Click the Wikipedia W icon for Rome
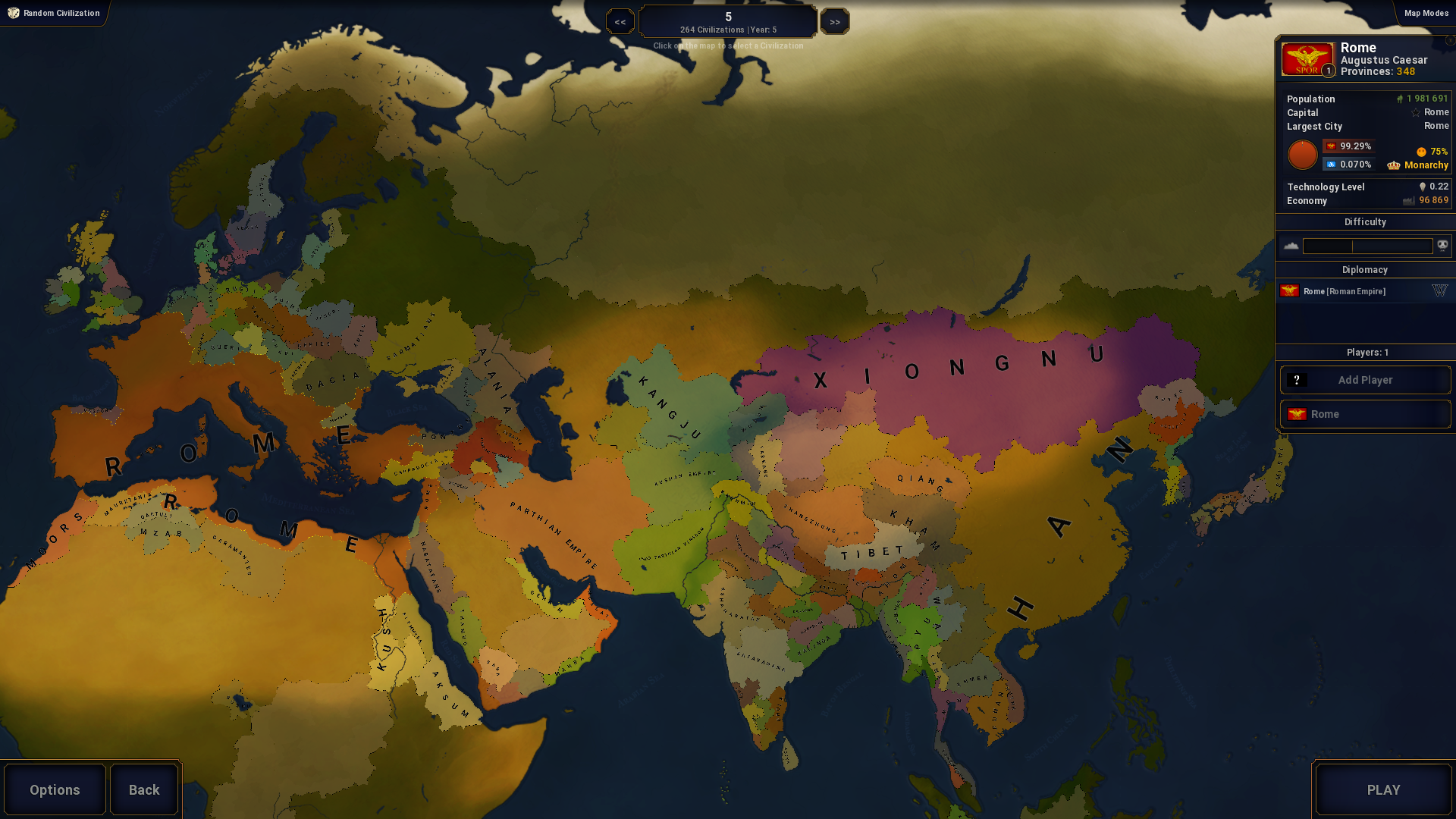The image size is (1456, 819). 1439,290
